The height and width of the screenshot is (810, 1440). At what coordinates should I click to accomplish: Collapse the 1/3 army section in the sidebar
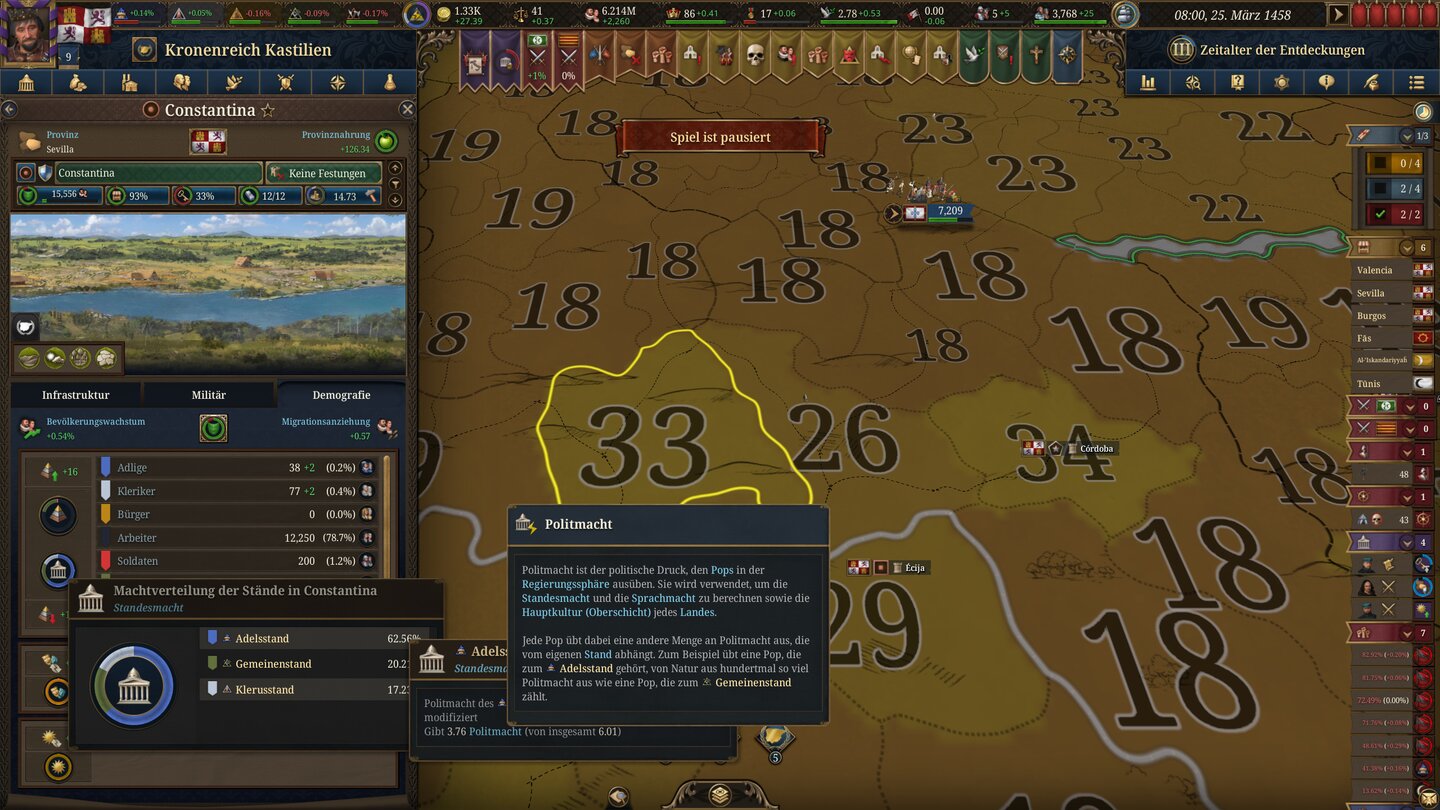[1406, 136]
